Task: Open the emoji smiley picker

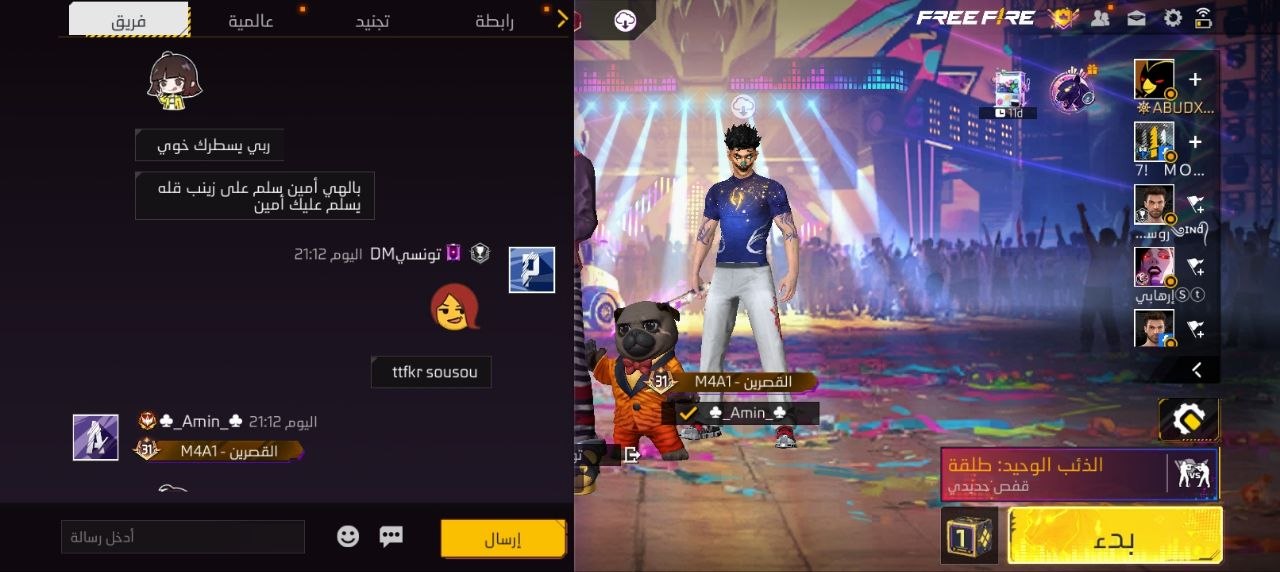Action: 348,537
